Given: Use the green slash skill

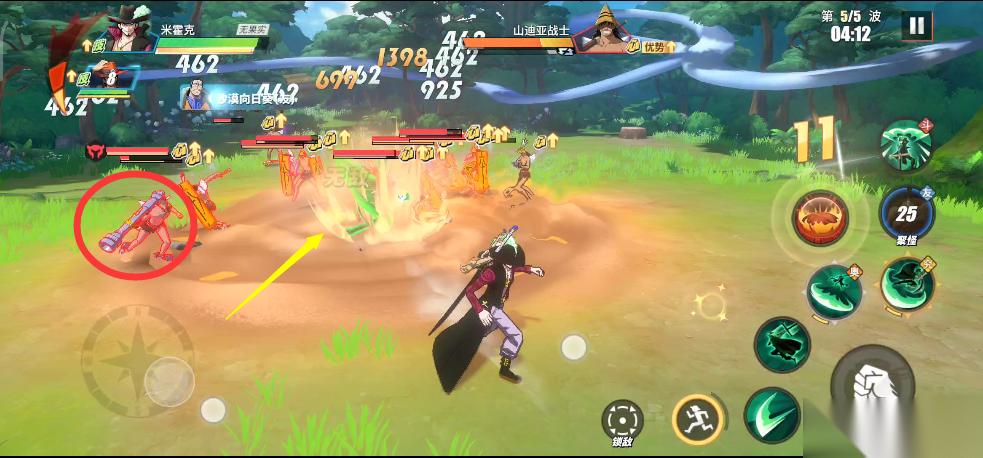Looking at the screenshot, I should (772, 414).
